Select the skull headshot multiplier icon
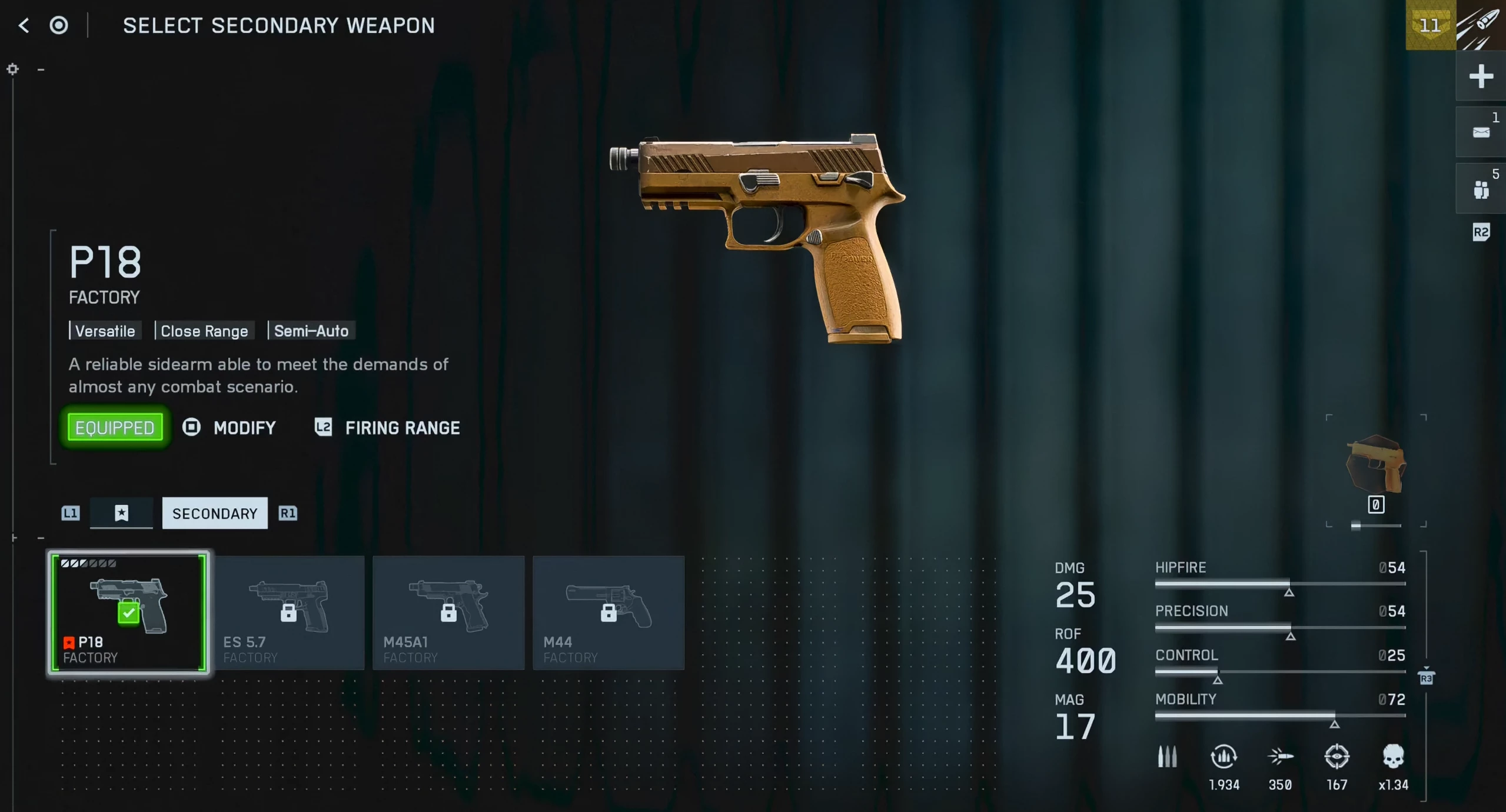 point(1393,757)
